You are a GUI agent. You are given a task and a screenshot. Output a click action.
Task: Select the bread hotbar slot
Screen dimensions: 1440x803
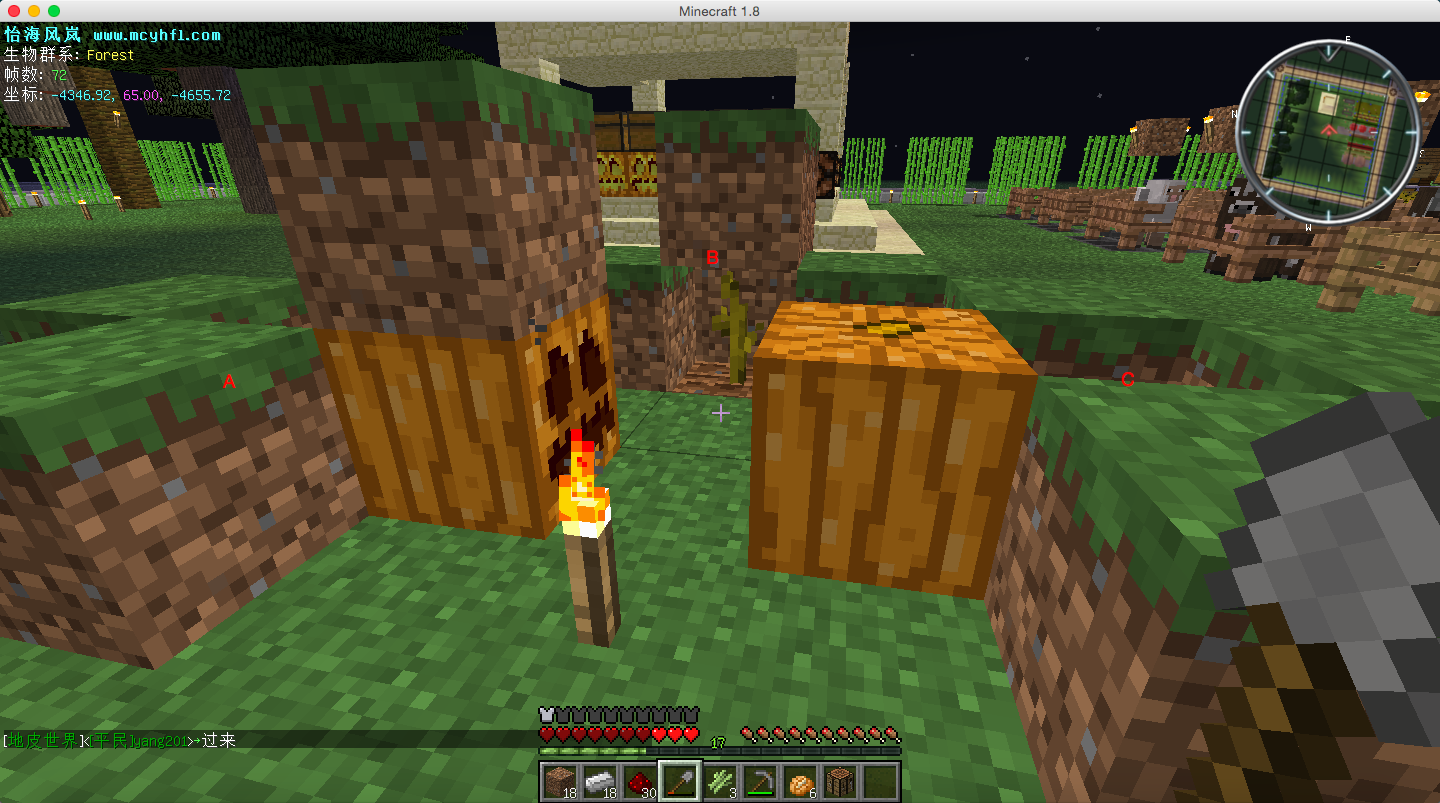tap(800, 781)
